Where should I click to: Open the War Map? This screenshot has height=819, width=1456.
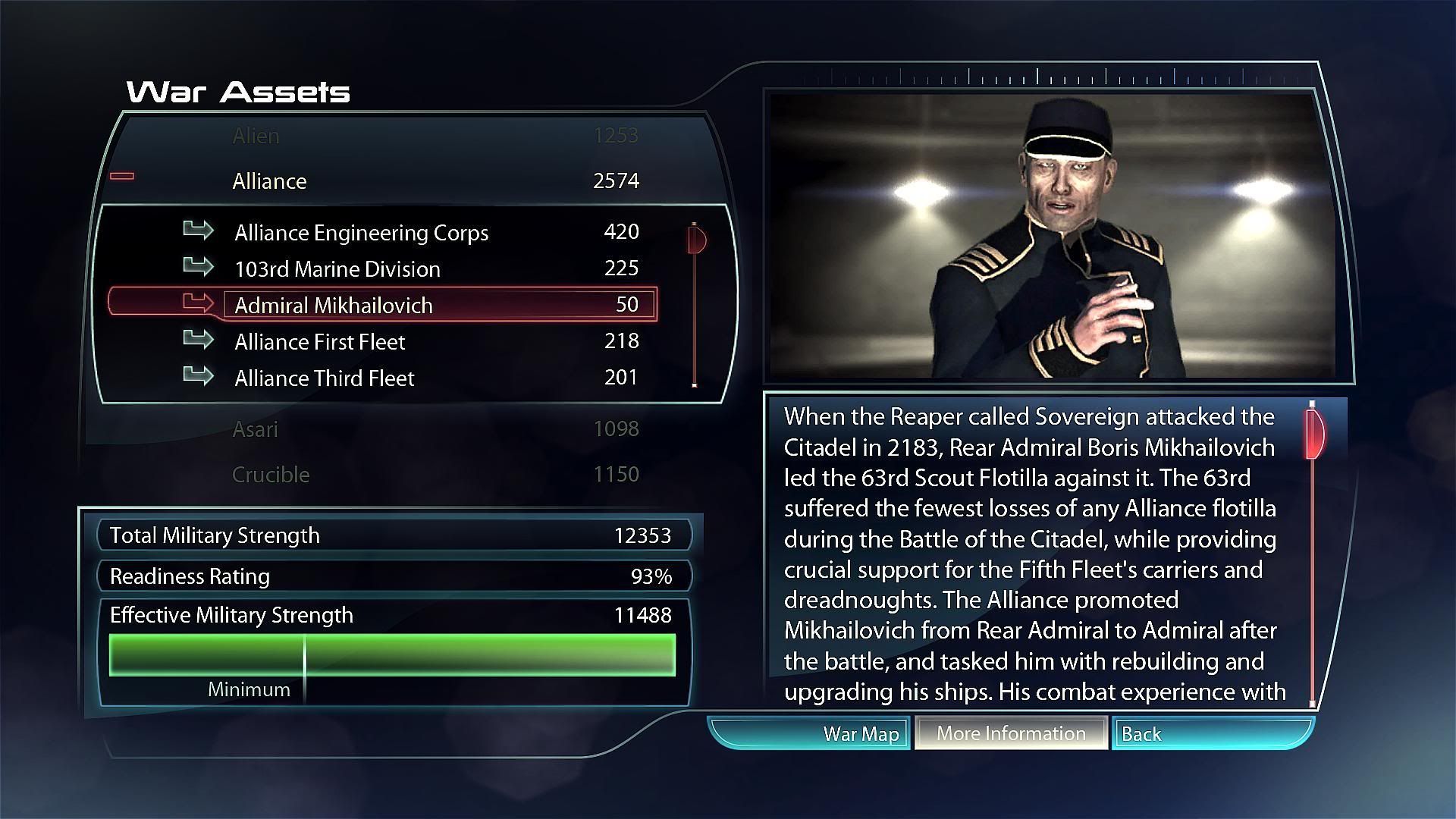(x=860, y=734)
